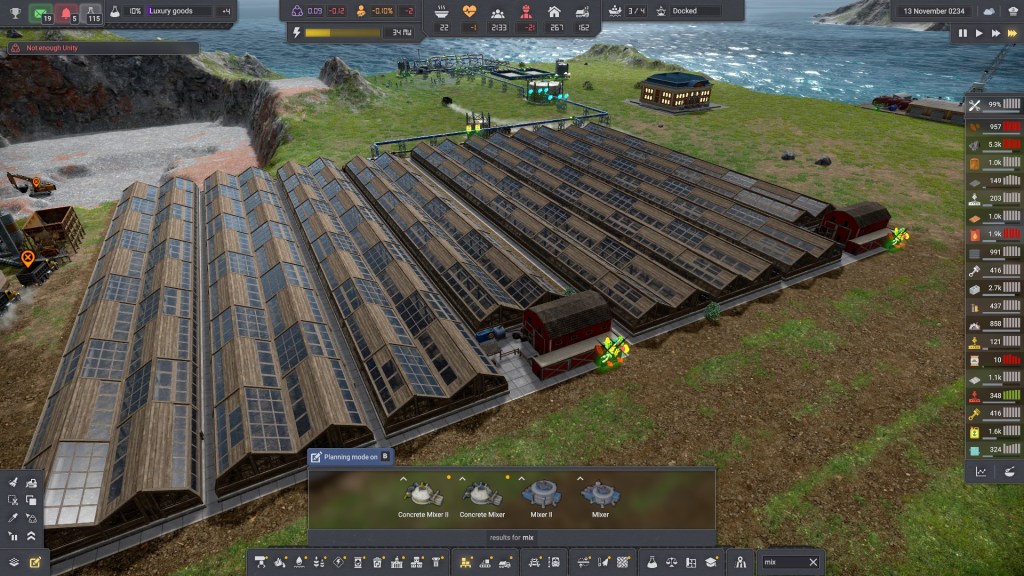
Task: Pause the game simulation
Action: pos(963,33)
